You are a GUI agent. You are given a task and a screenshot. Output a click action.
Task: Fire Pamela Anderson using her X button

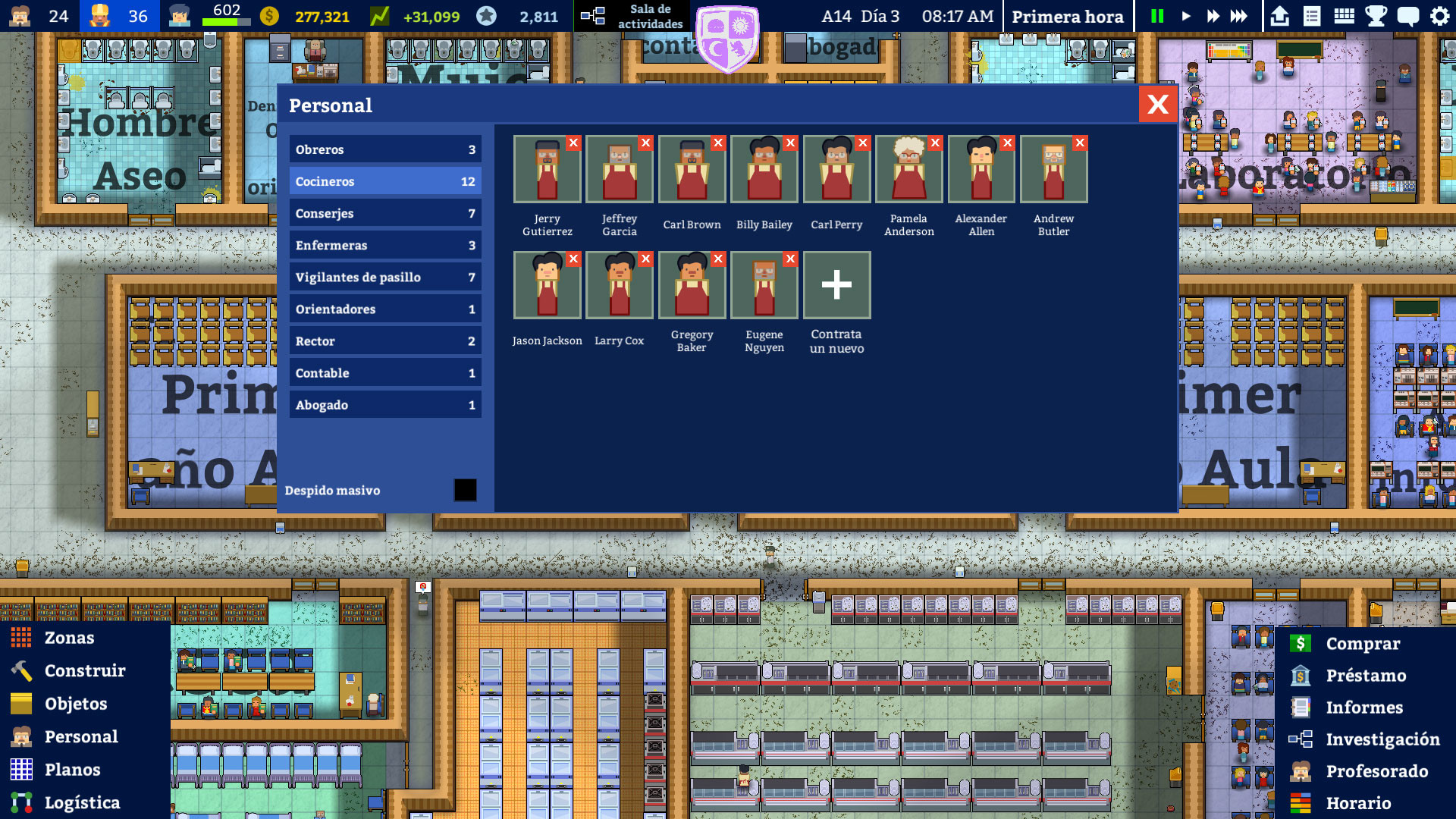934,143
